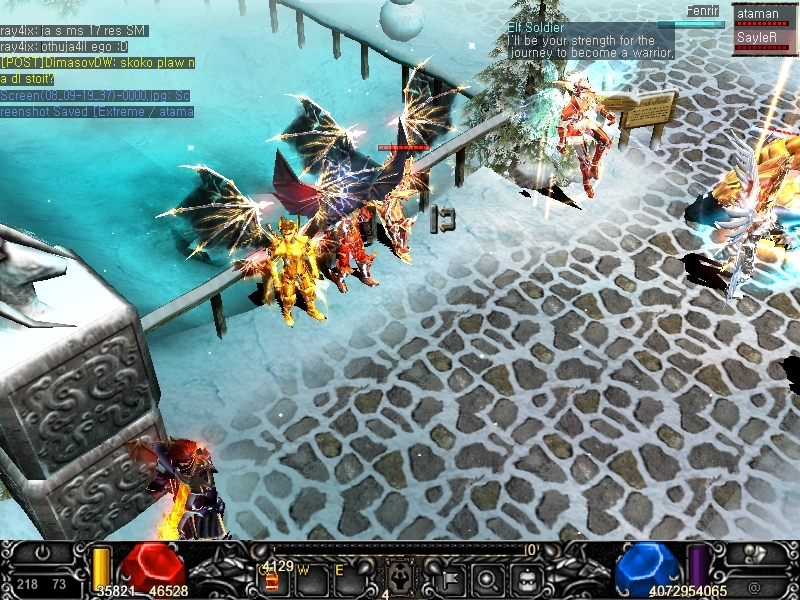Click the current skill slot icon
Image resolution: width=800 pixels, height=600 pixels.
pos(400,577)
